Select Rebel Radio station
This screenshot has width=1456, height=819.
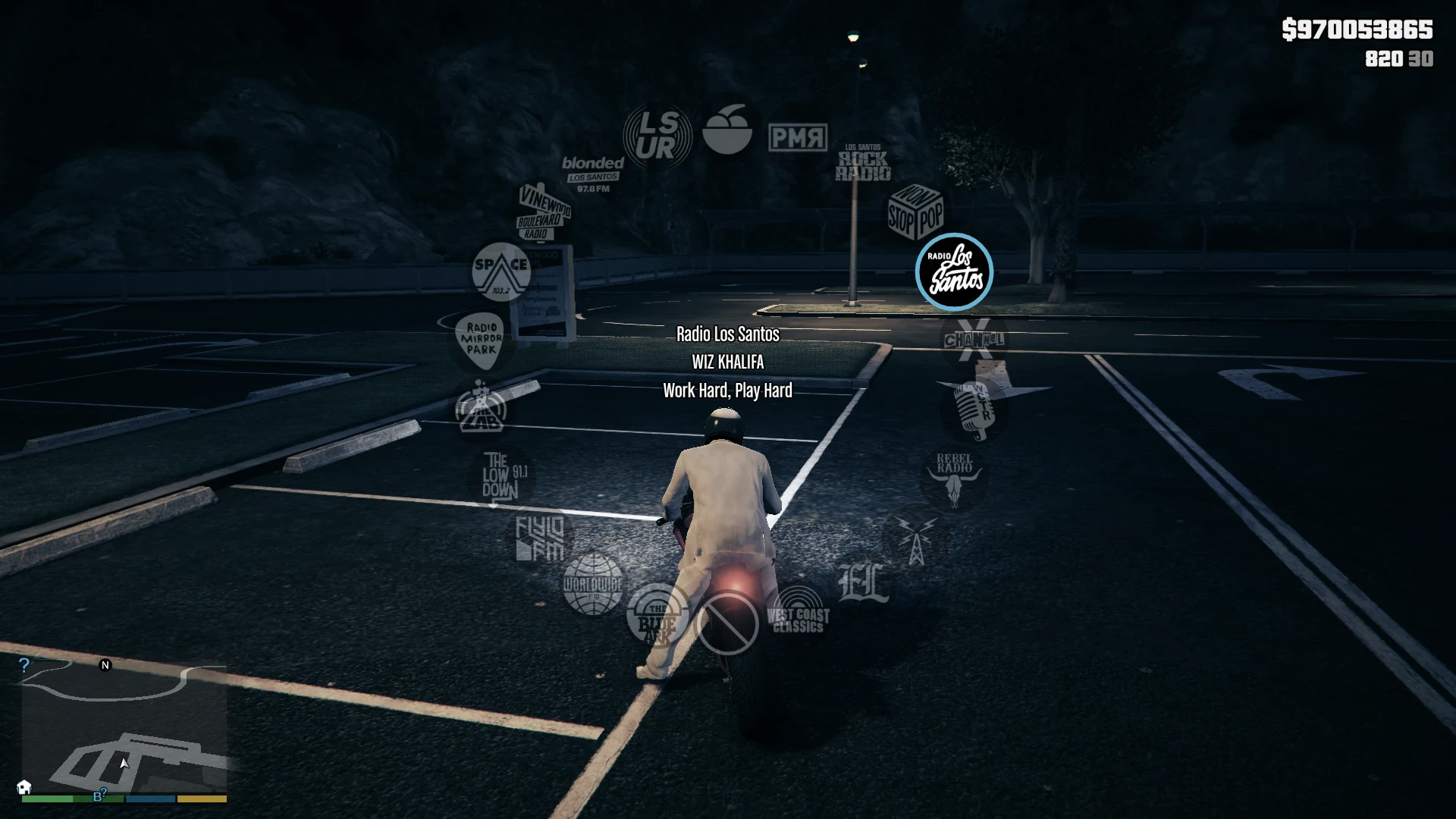[x=954, y=478]
